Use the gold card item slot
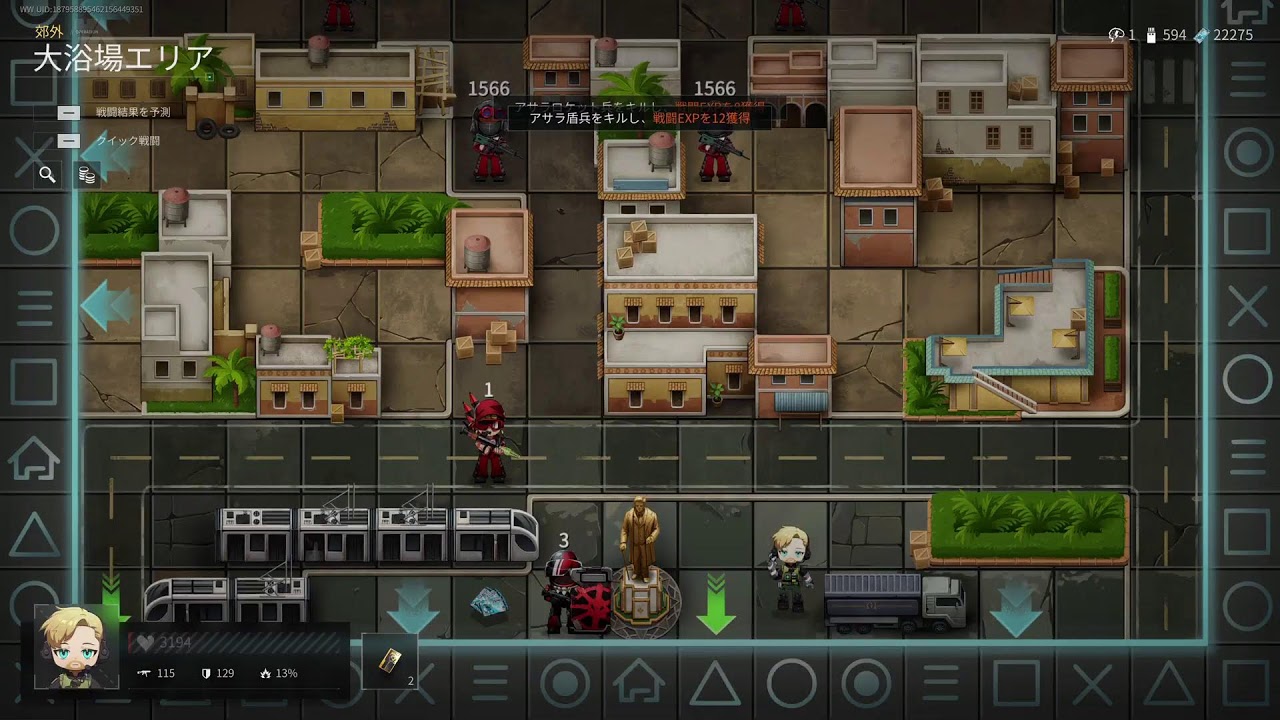The height and width of the screenshot is (720, 1280). coord(389,660)
